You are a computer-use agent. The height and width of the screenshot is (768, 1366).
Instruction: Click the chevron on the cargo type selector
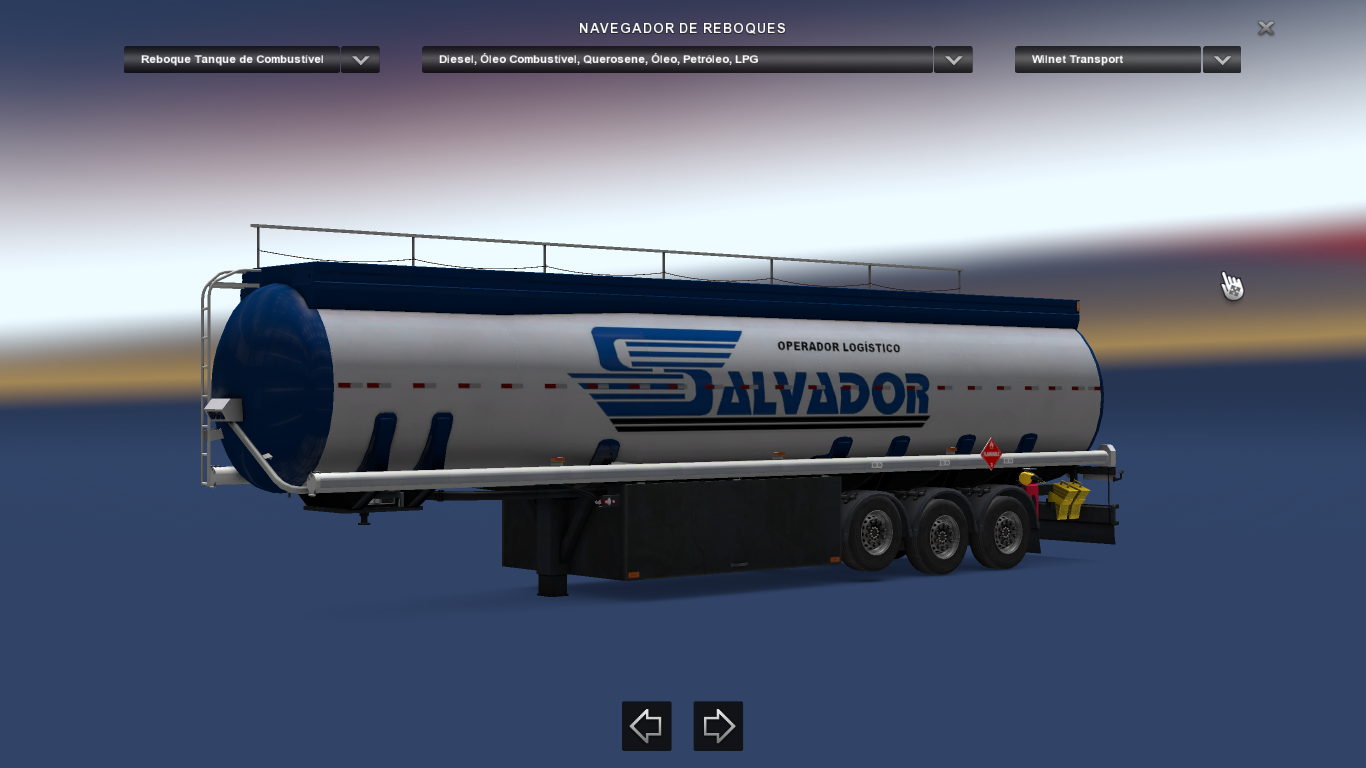point(952,59)
